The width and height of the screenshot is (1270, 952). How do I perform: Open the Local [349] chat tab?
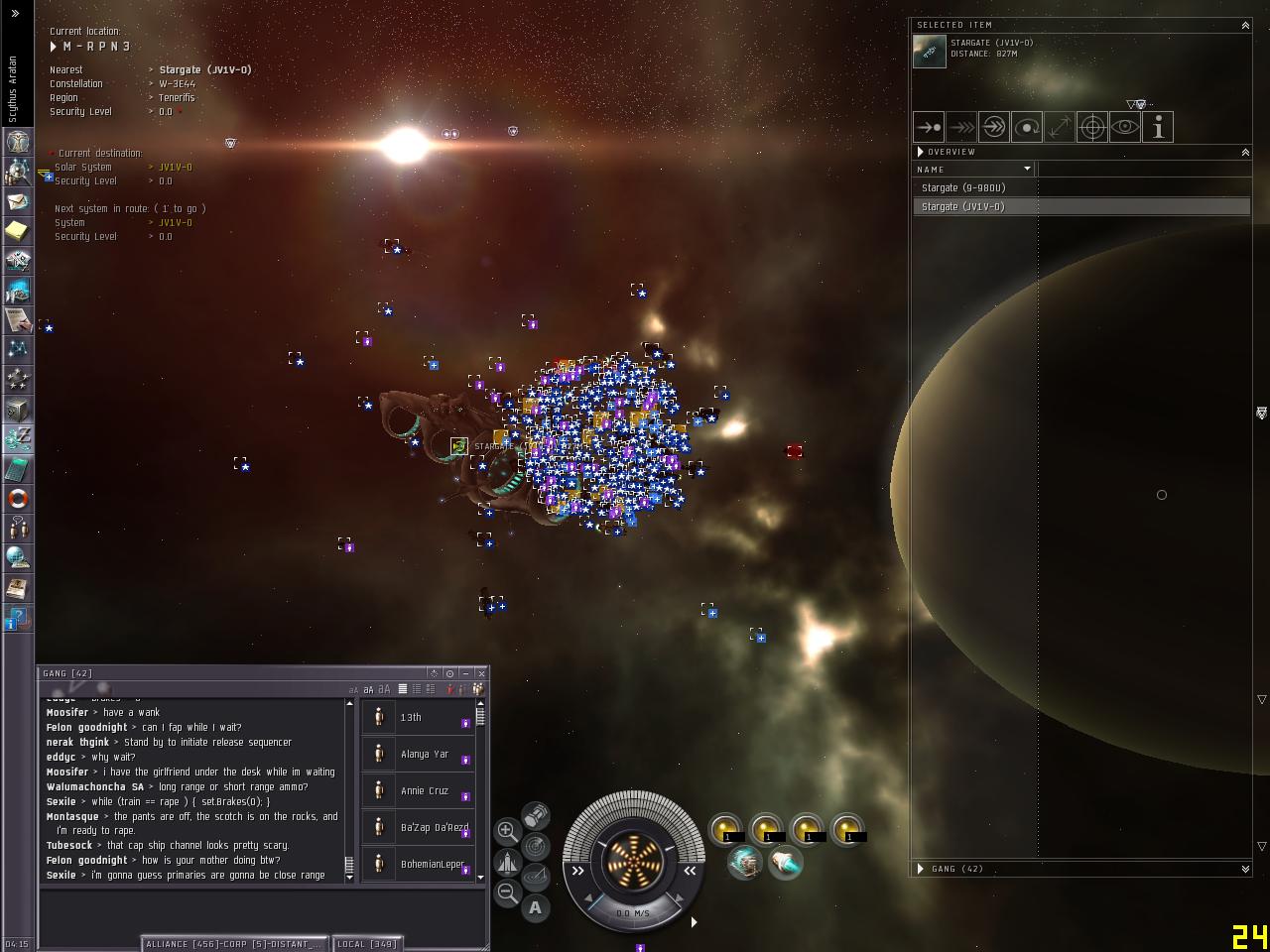(367, 944)
